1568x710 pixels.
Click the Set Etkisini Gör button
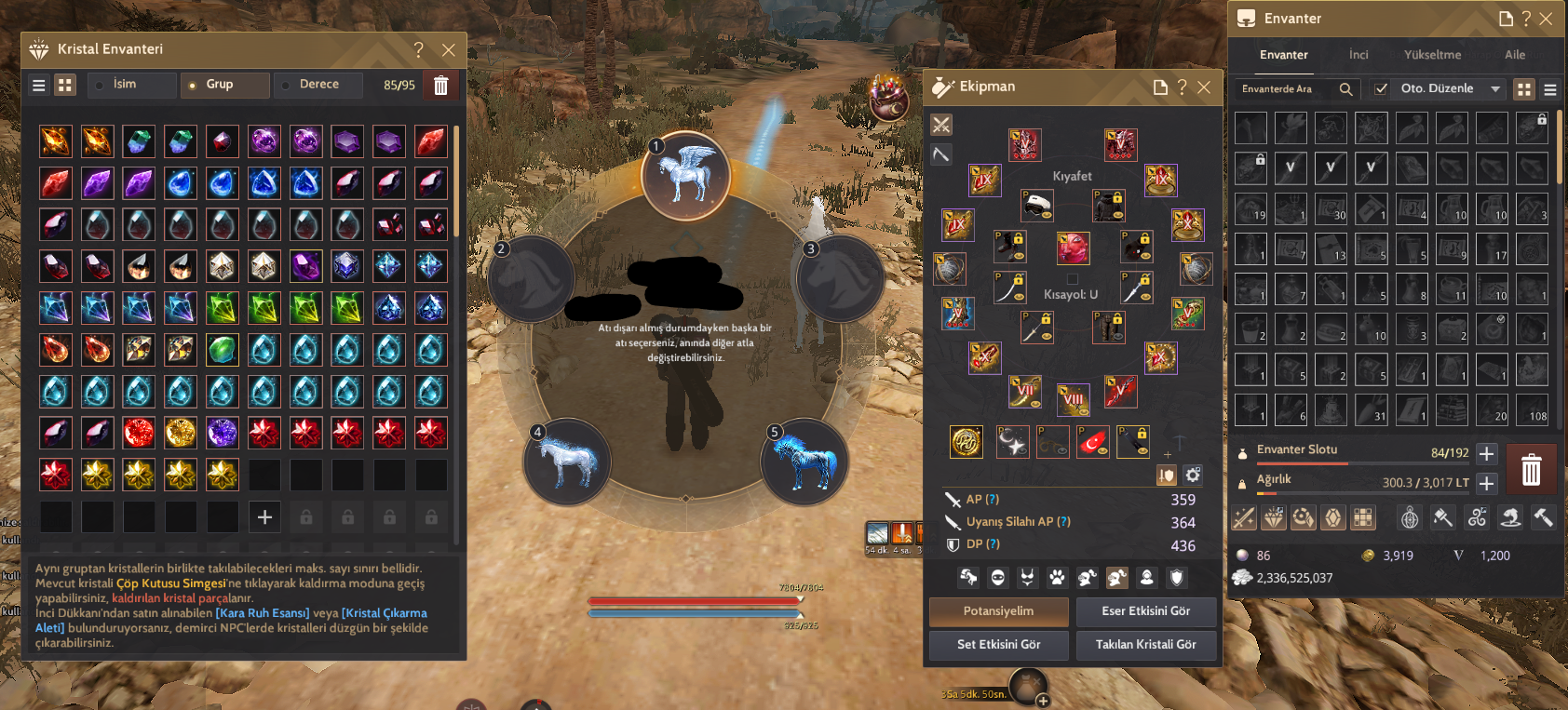click(x=998, y=645)
